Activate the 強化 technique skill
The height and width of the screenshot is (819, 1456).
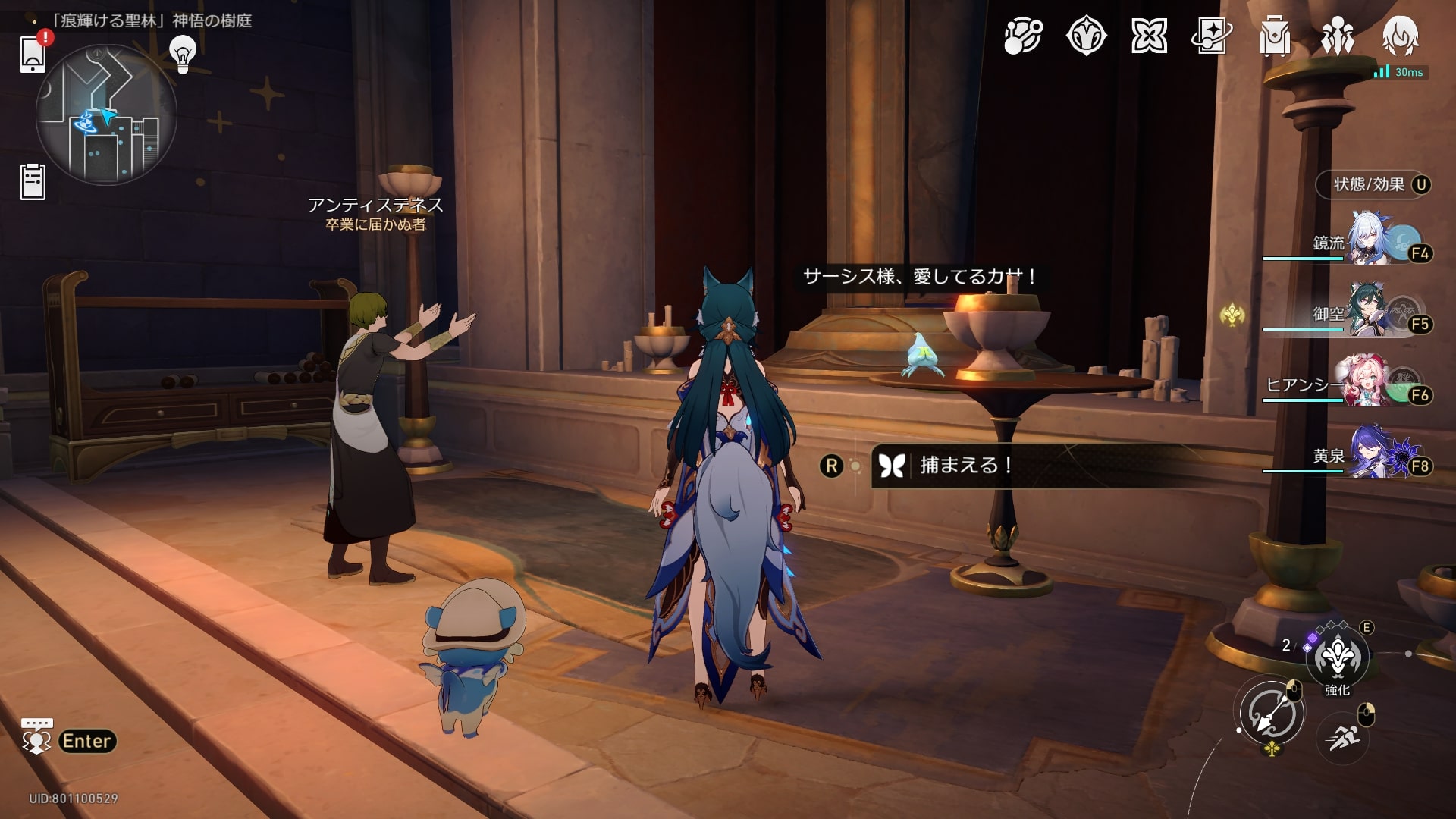click(x=1337, y=657)
